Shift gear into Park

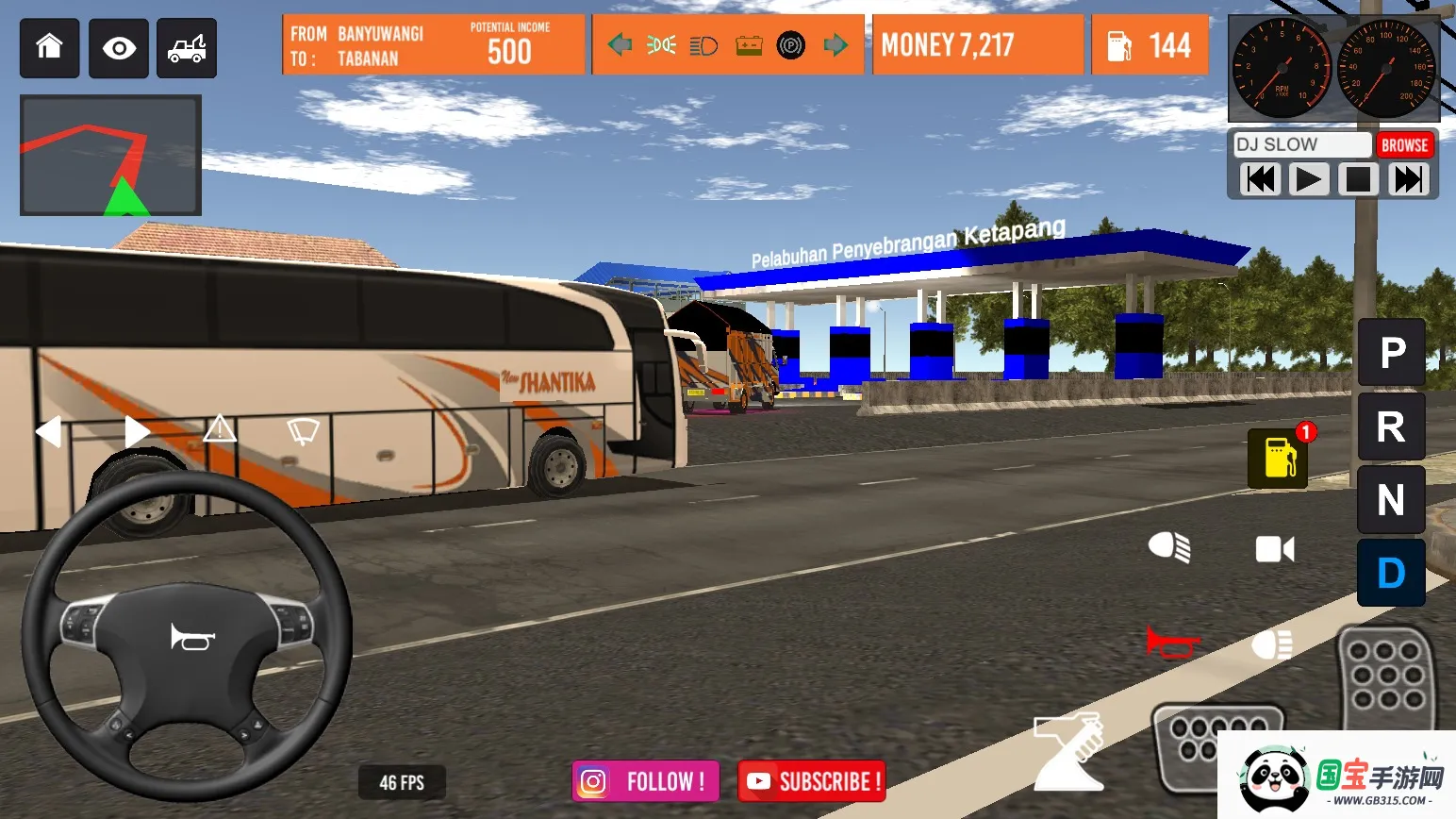(1392, 353)
